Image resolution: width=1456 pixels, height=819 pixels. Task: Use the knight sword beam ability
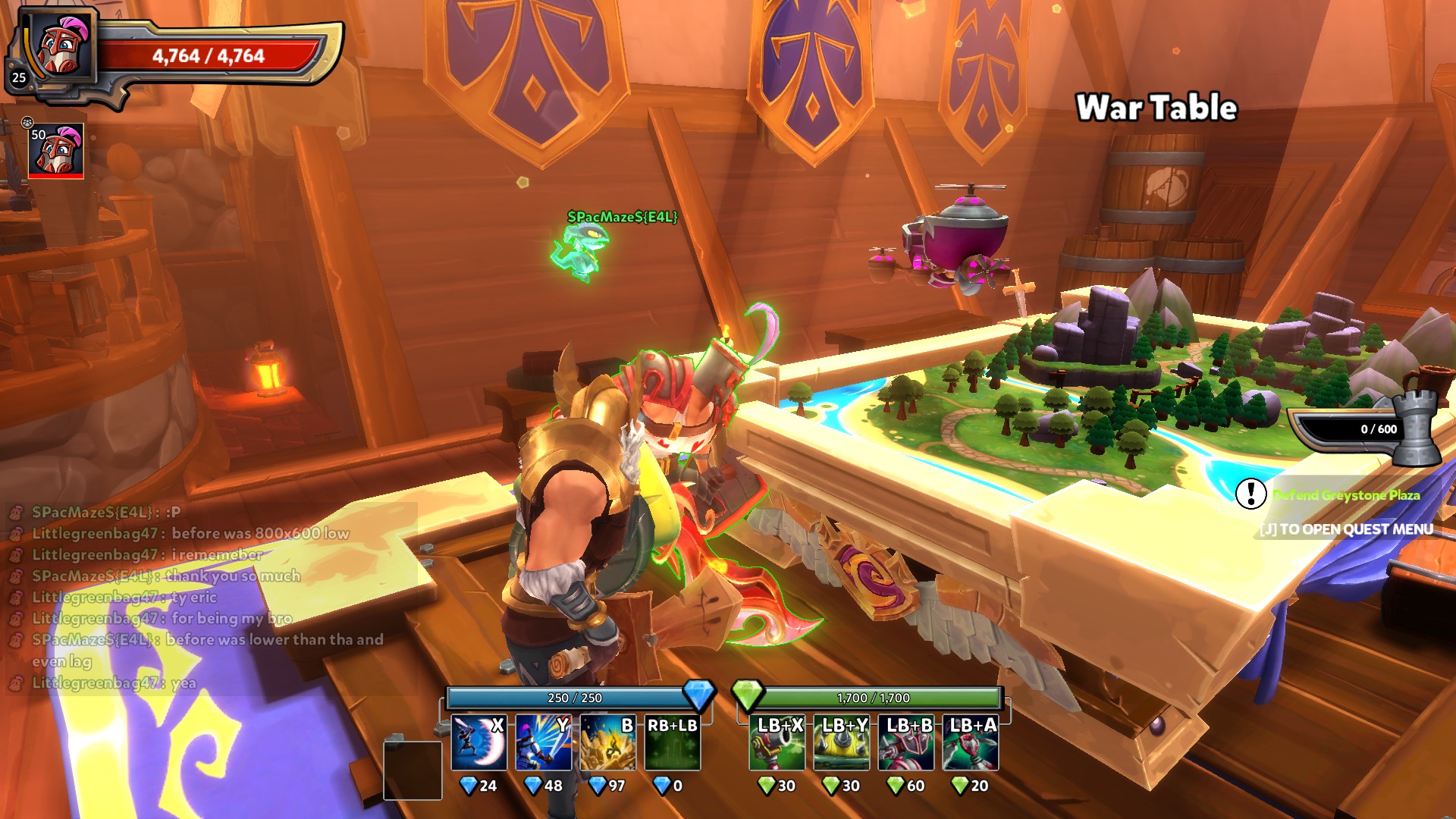pyautogui.click(x=543, y=743)
